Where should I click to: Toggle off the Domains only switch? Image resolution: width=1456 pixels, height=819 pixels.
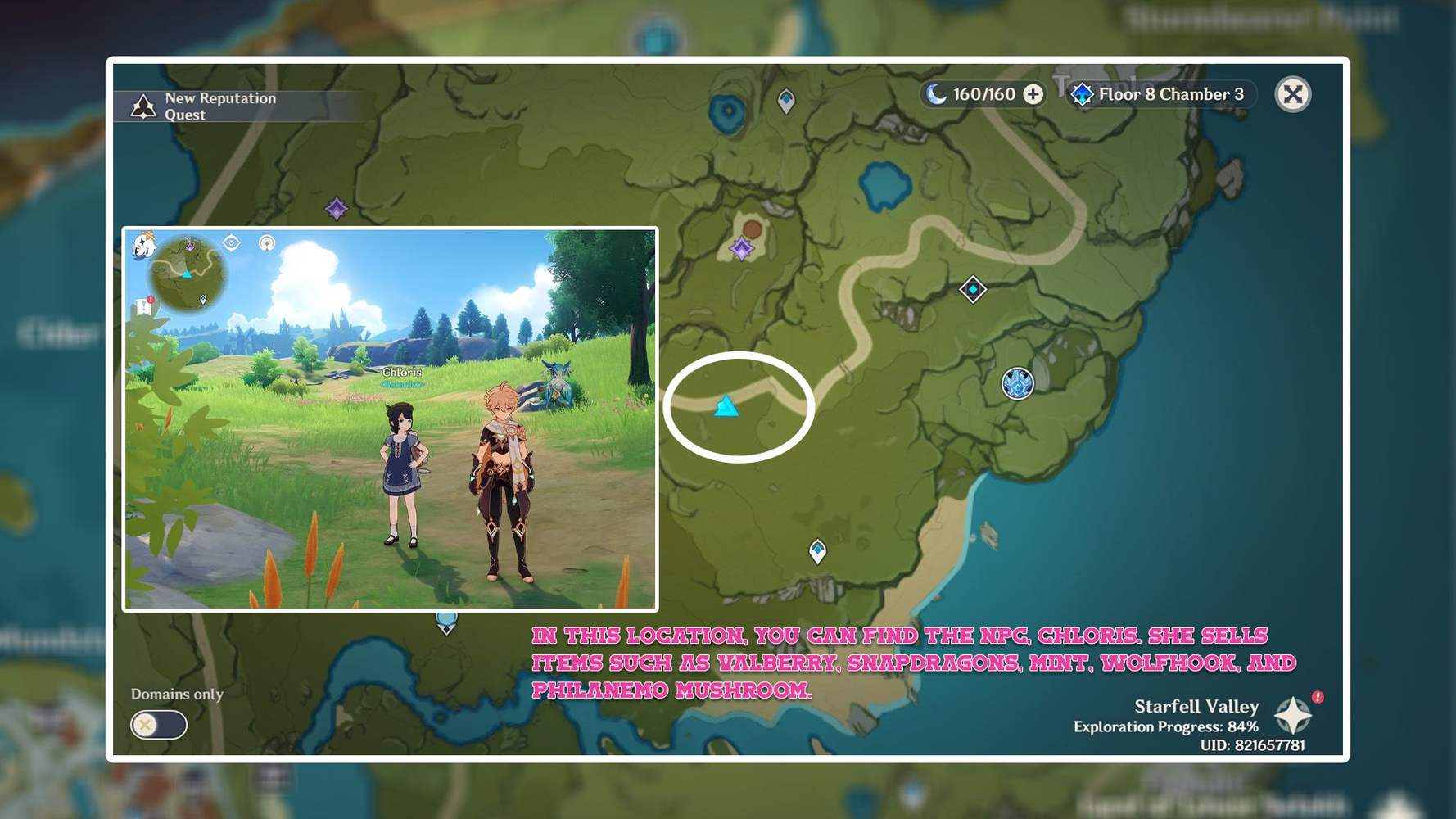(x=158, y=726)
